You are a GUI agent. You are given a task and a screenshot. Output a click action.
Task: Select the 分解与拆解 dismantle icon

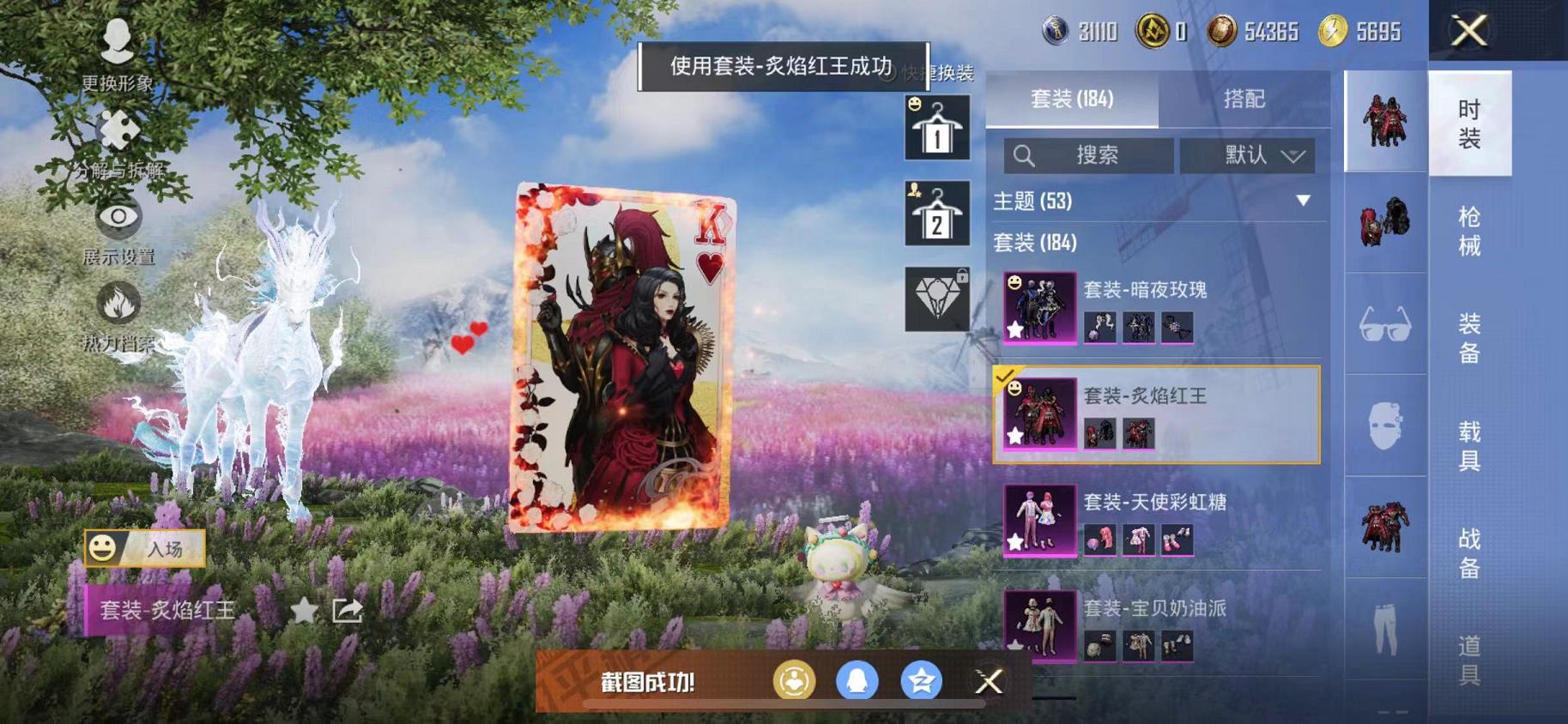point(119,130)
